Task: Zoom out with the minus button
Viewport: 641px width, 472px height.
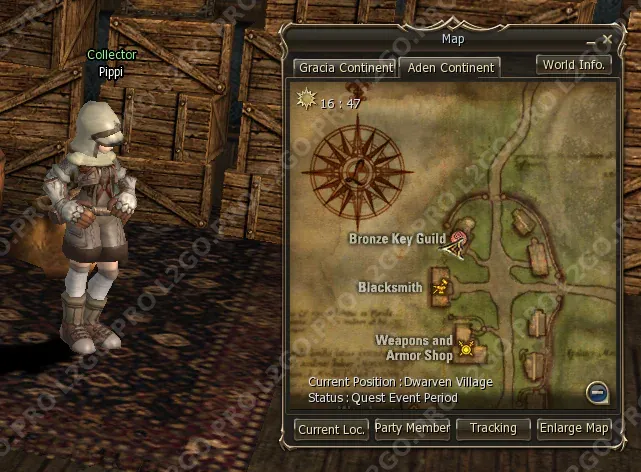Action: point(596,392)
